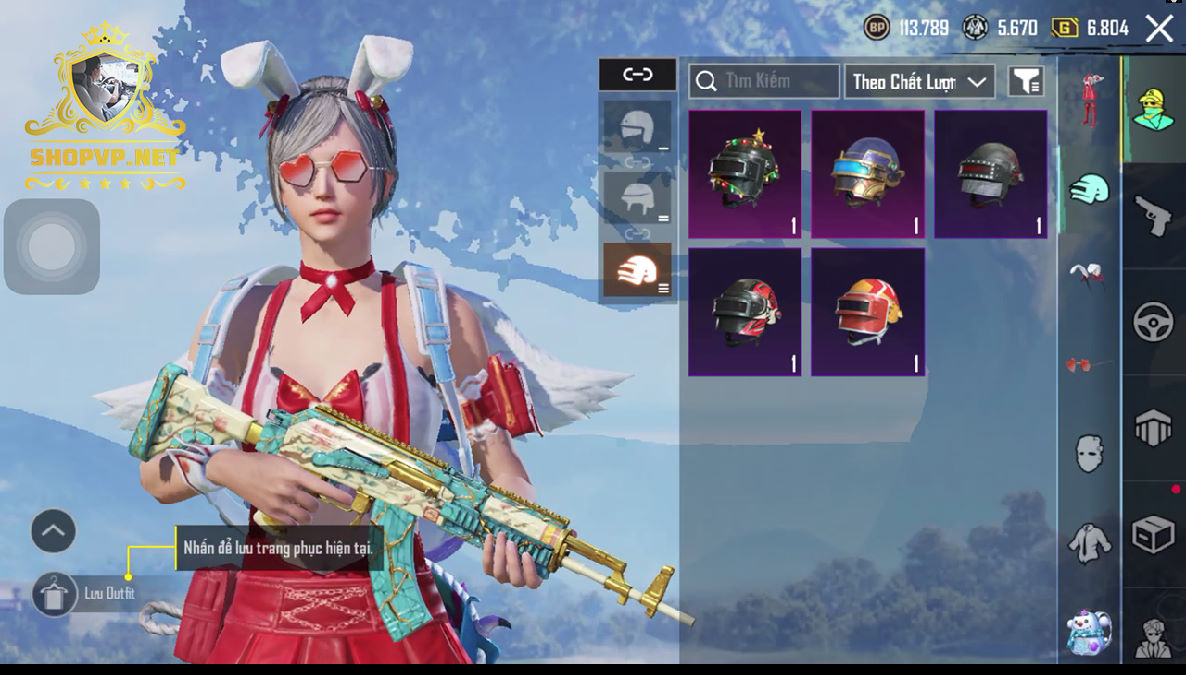Screen dimensions: 1186x675
Task: Pick the grey helmet with red visor
Action: pyautogui.click(x=990, y=174)
